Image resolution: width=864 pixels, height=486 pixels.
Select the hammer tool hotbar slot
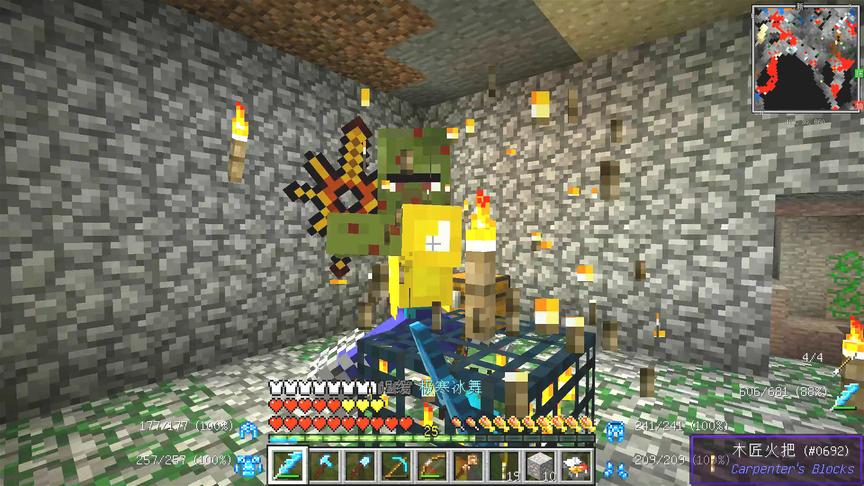coord(467,465)
